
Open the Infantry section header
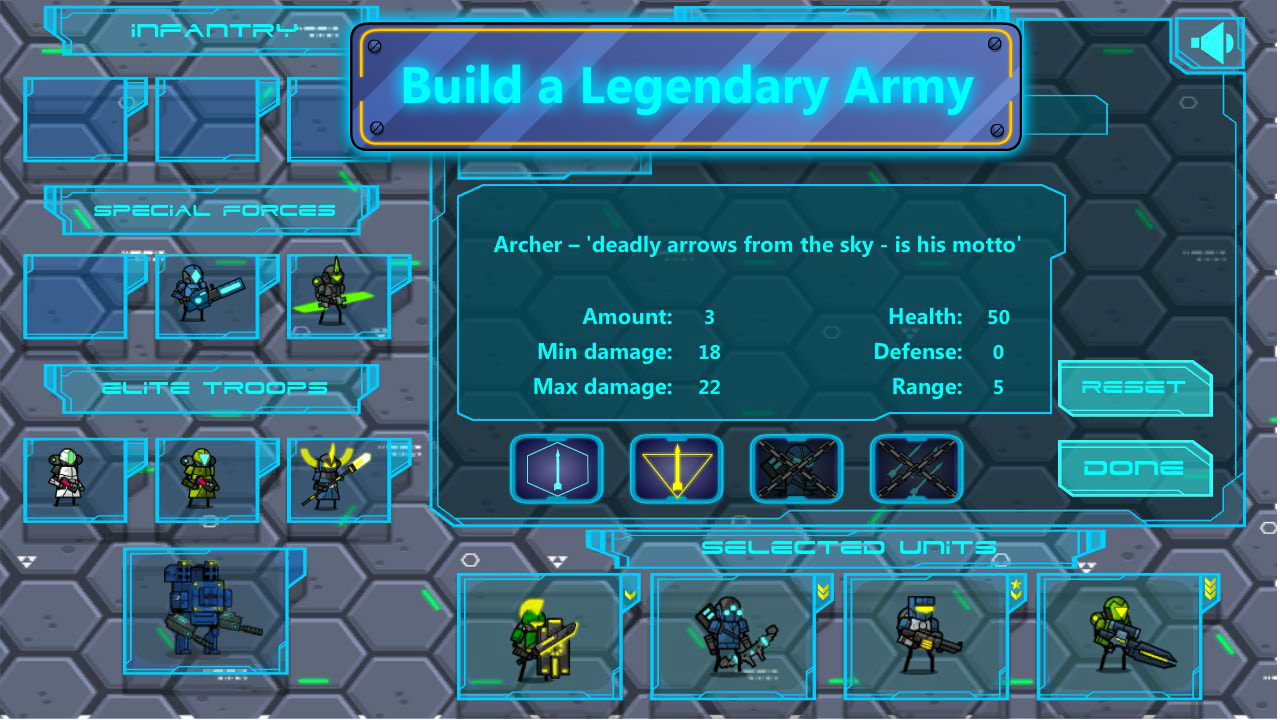point(210,30)
